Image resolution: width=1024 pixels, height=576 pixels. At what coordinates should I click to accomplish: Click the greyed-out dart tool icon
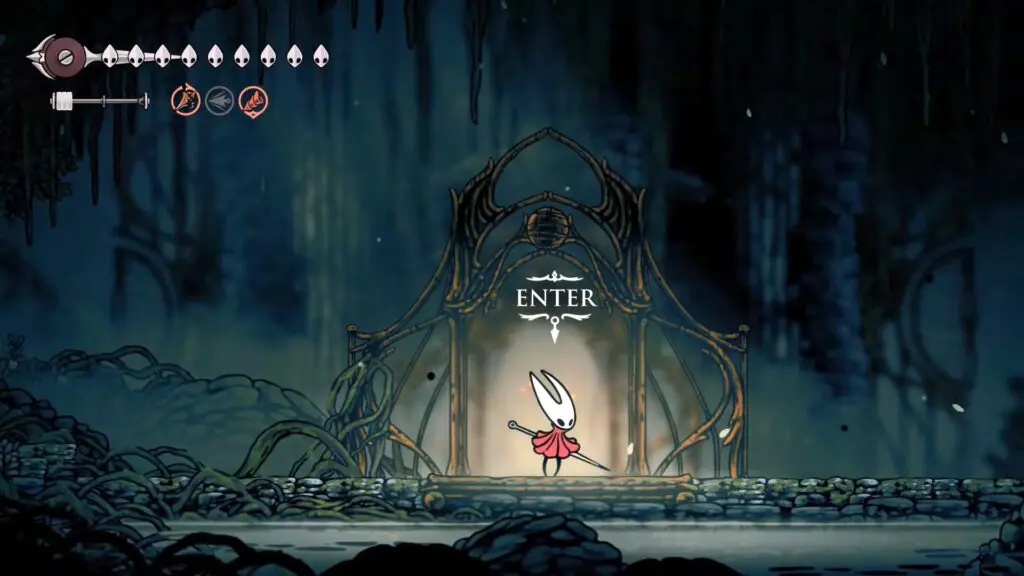coord(219,100)
